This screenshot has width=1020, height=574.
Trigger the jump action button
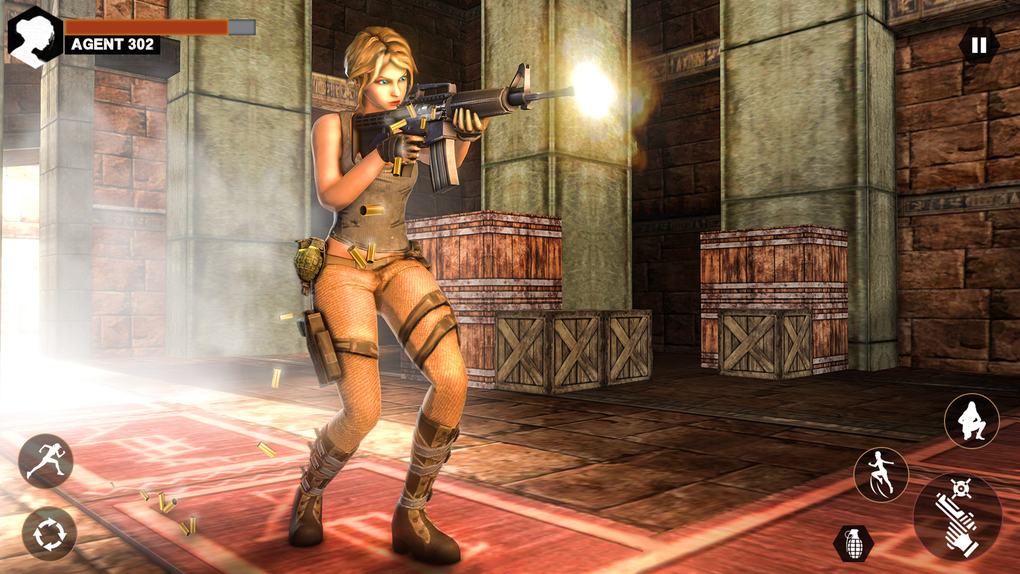click(x=881, y=474)
